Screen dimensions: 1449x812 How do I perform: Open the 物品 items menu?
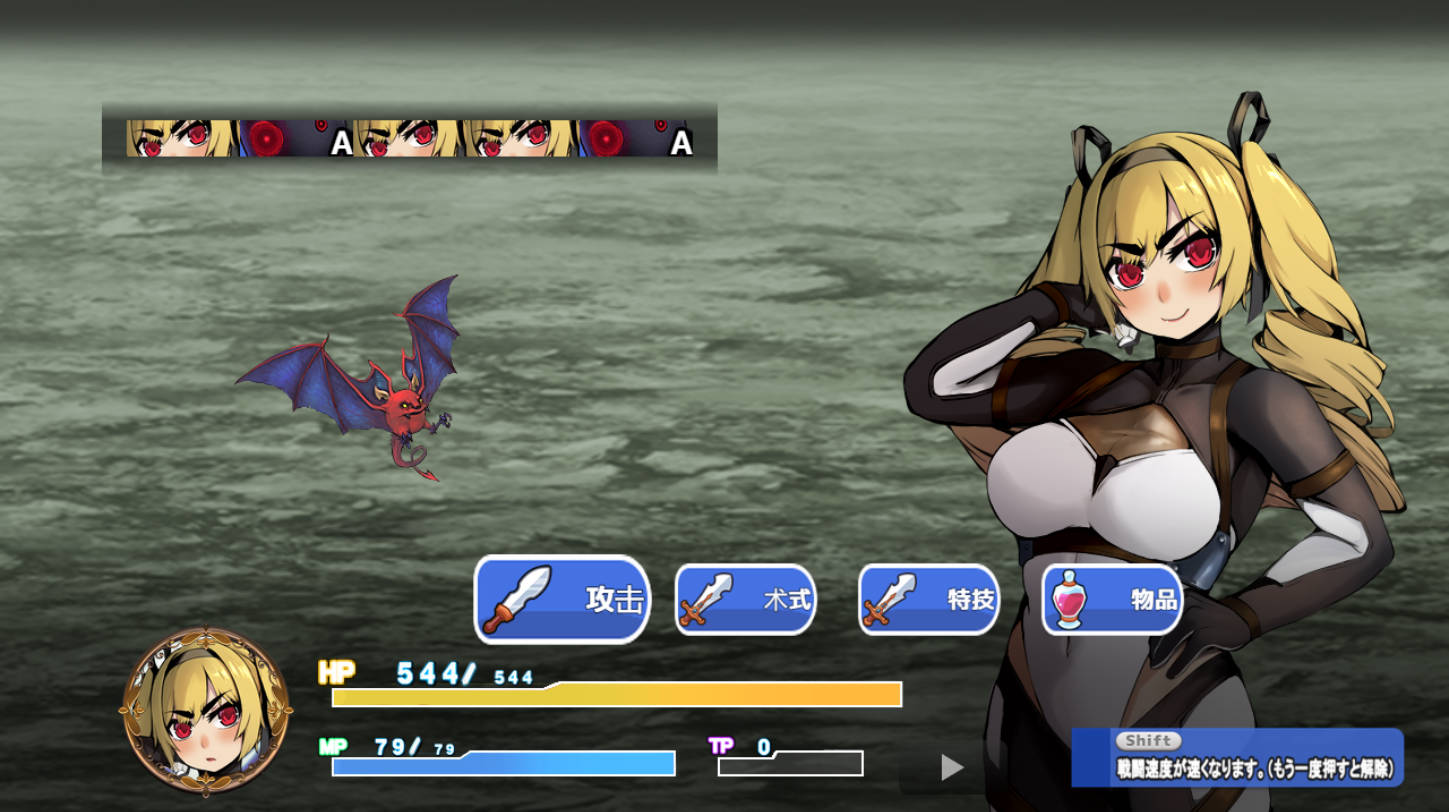click(x=1112, y=599)
